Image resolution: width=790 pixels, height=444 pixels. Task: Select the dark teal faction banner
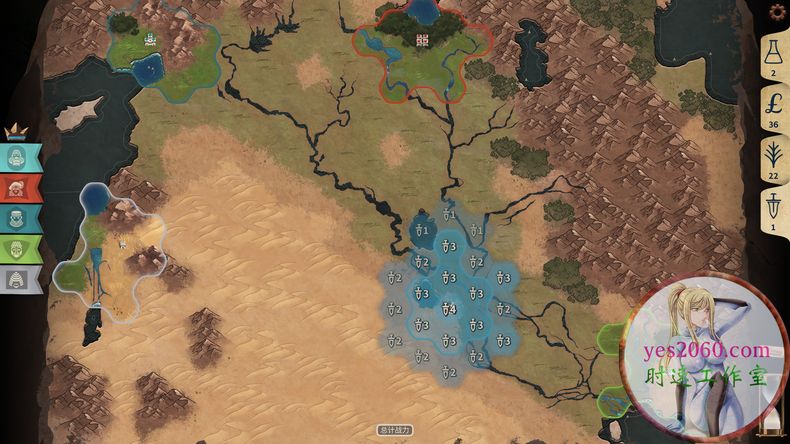[x=20, y=217]
